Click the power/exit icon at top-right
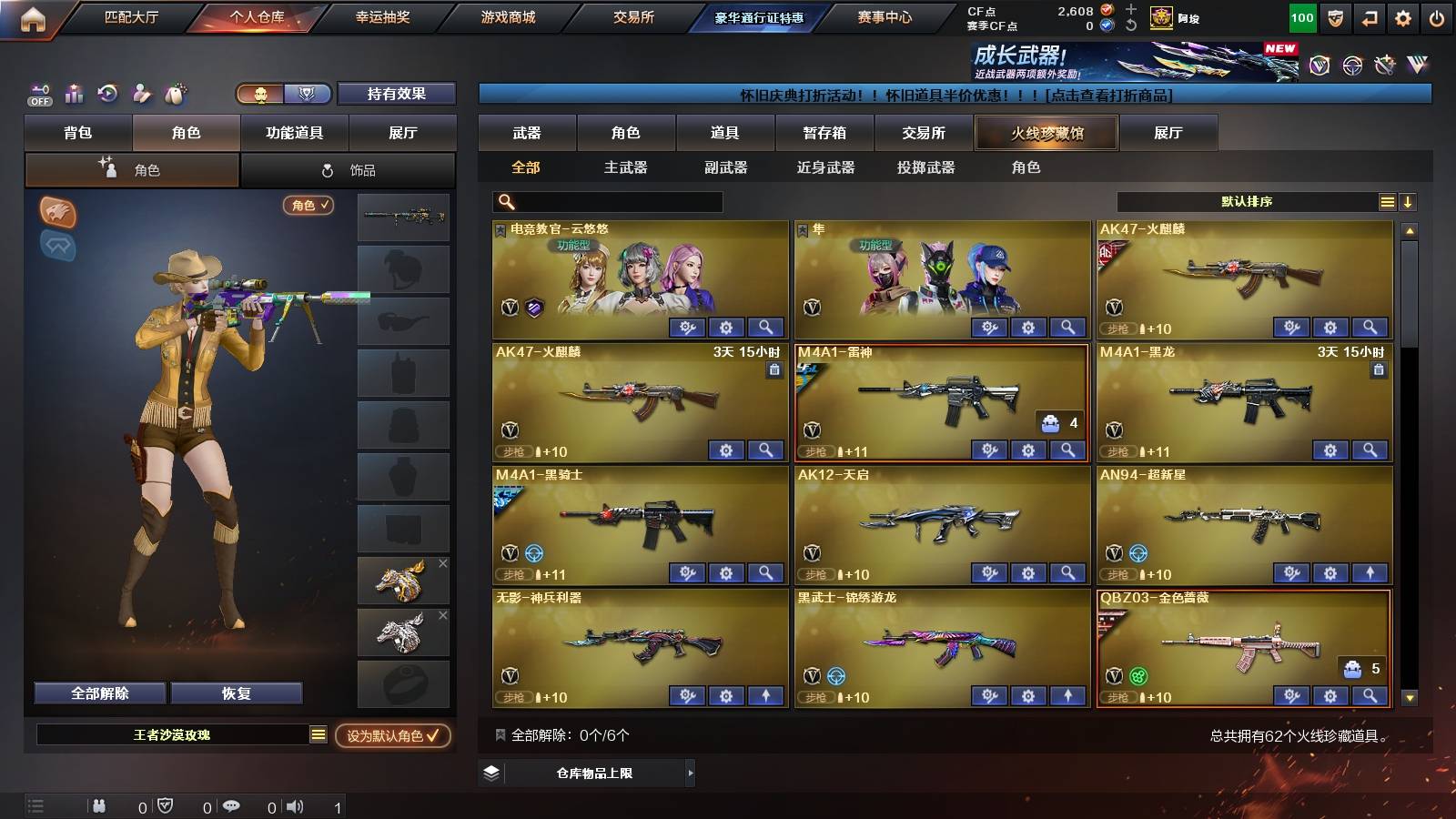 tap(1436, 16)
